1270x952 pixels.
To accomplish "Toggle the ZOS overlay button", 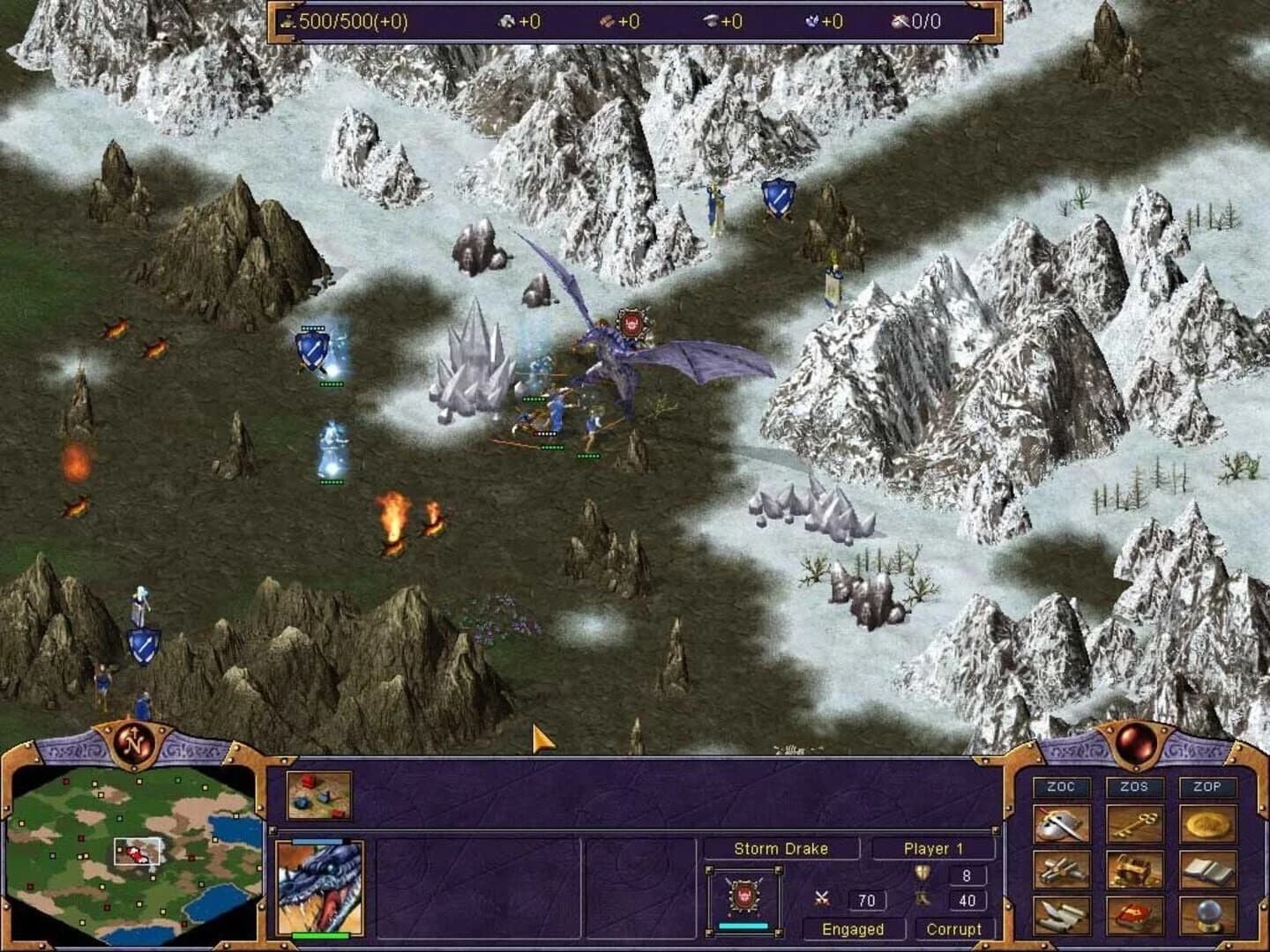I will point(1134,785).
